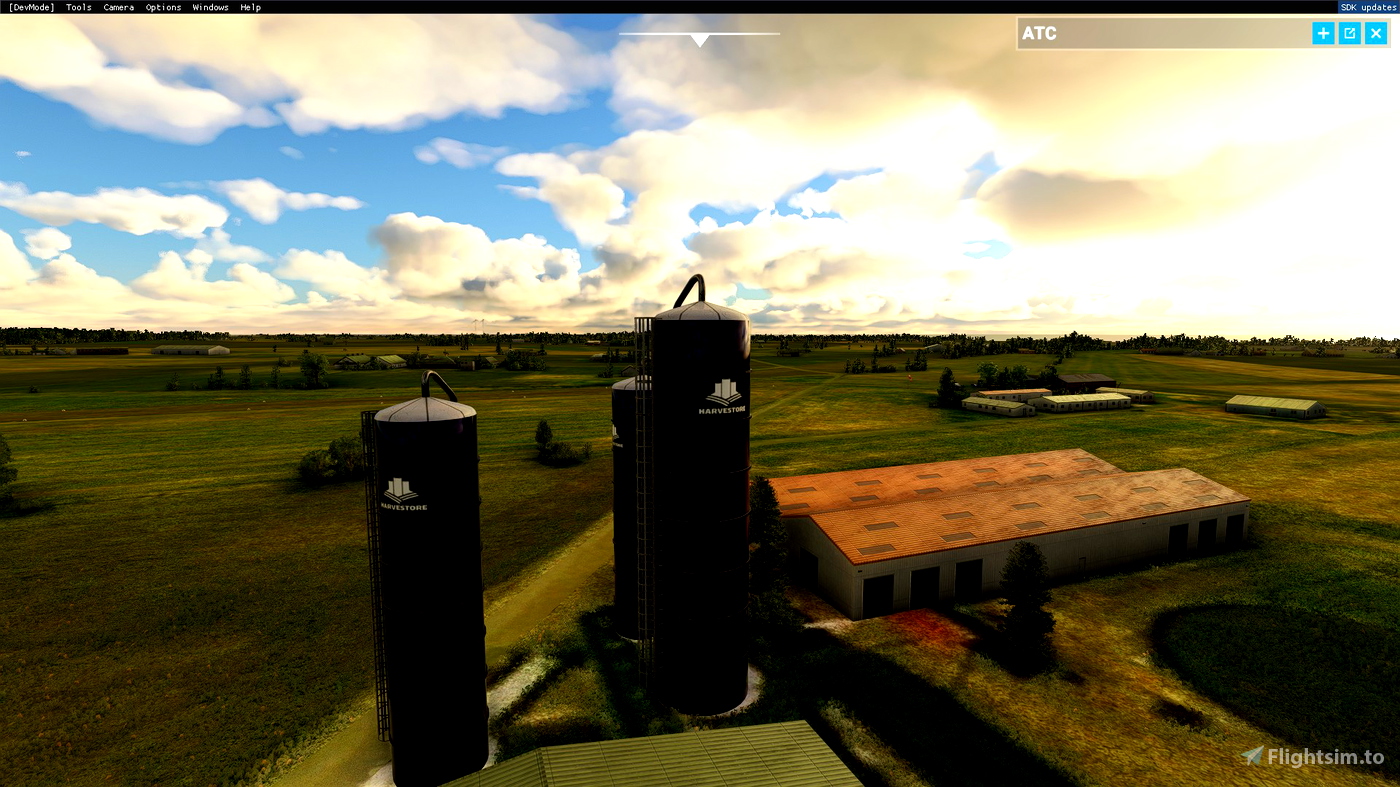
Task: Open the Tools menu
Action: [x=77, y=7]
